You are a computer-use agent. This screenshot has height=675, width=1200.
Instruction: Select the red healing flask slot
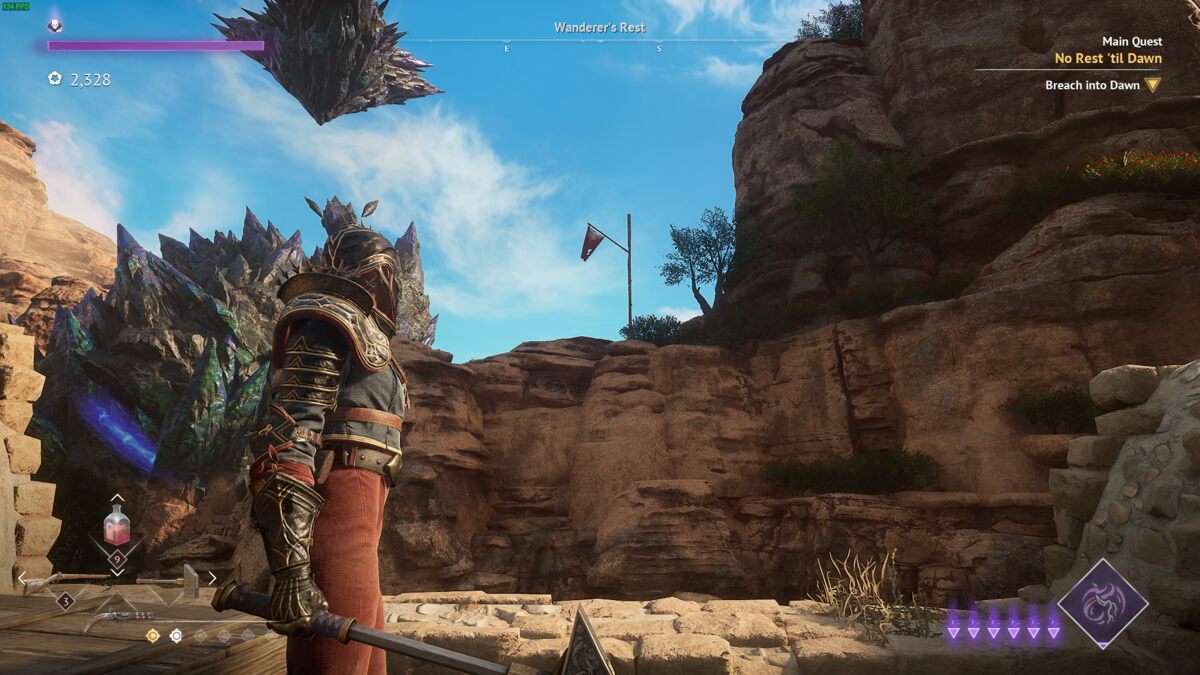(x=117, y=525)
